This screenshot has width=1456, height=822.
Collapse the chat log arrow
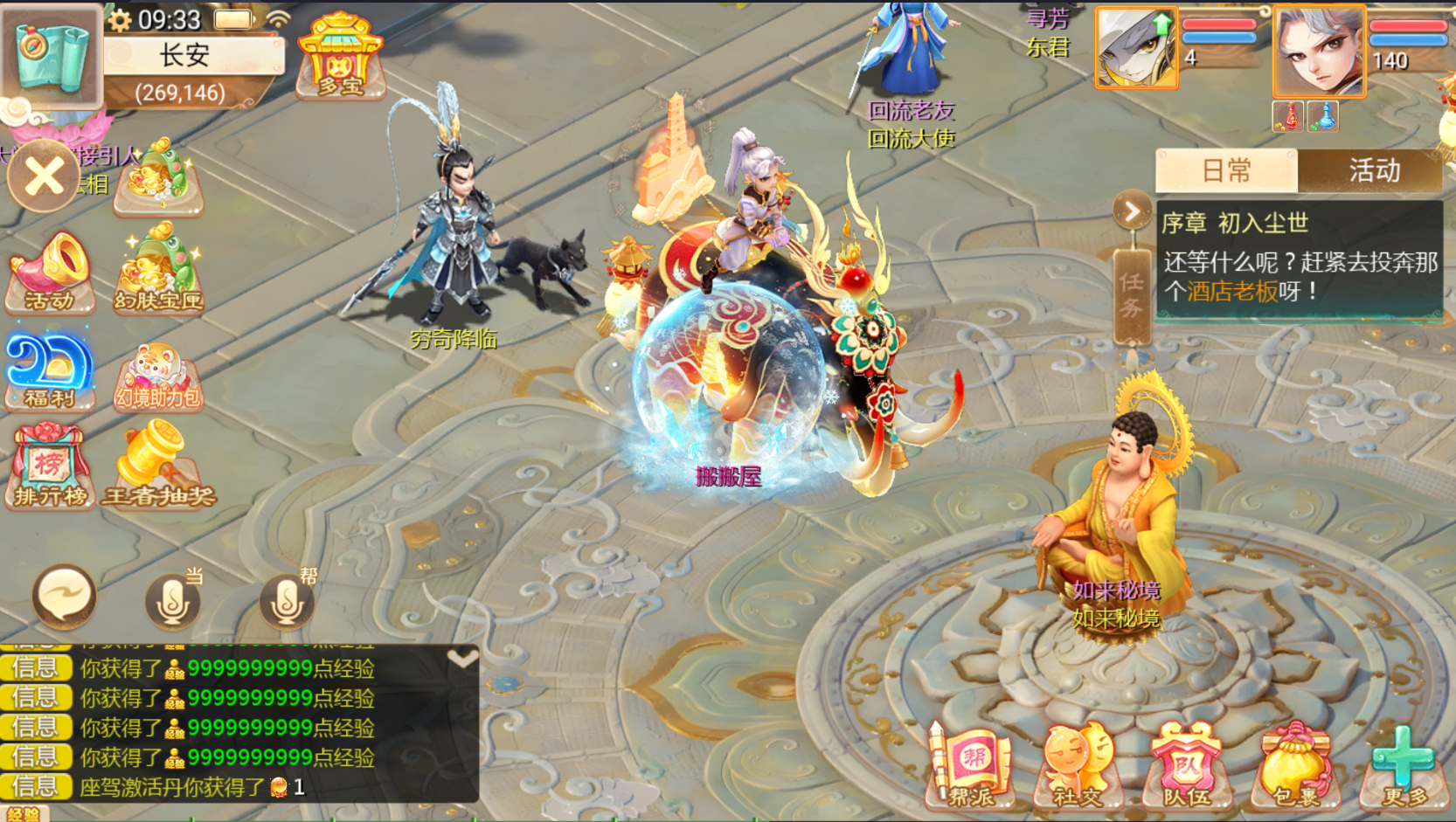[x=462, y=658]
